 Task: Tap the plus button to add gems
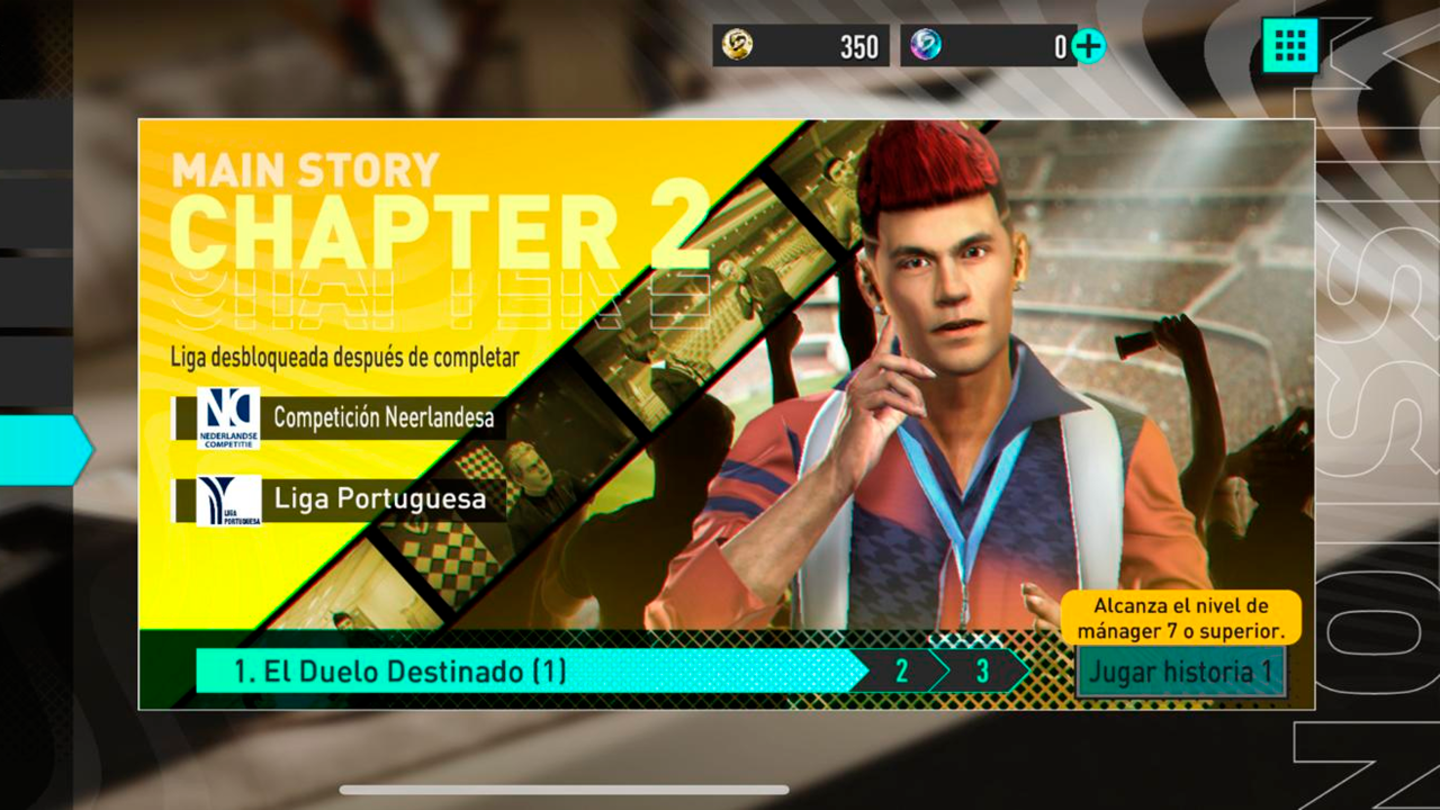point(1089,46)
